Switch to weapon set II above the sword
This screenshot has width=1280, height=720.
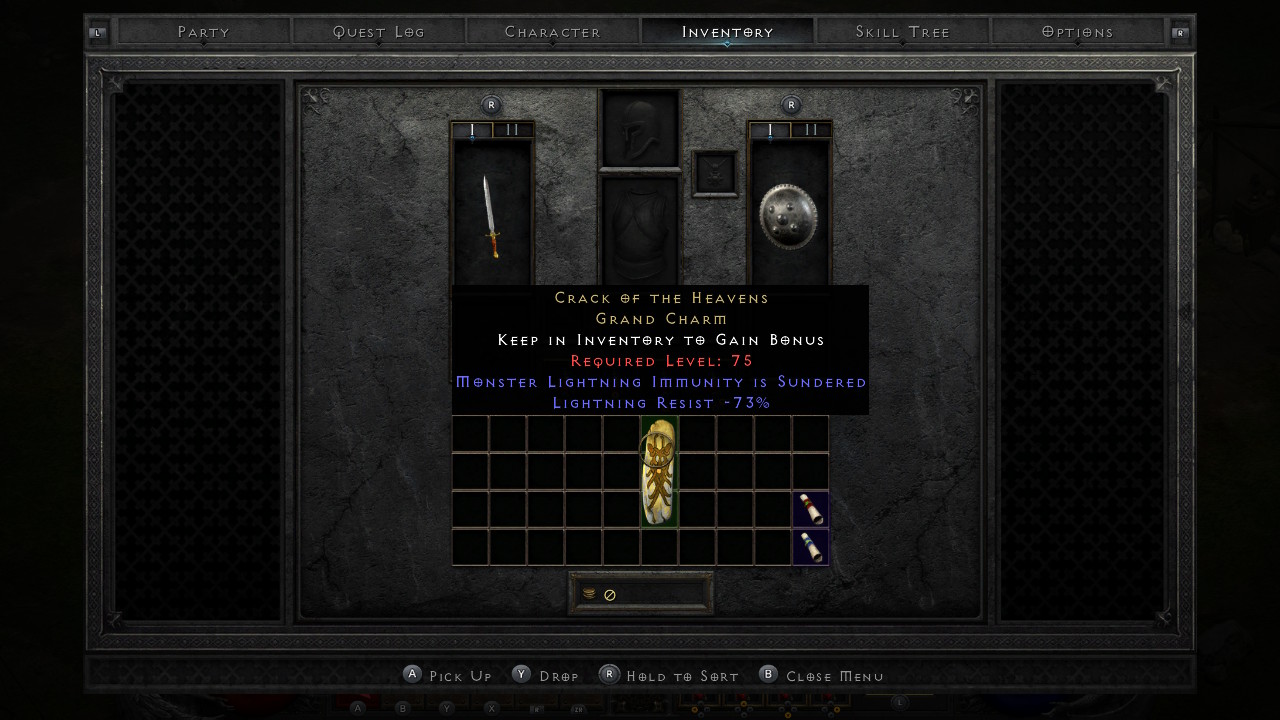[x=513, y=130]
